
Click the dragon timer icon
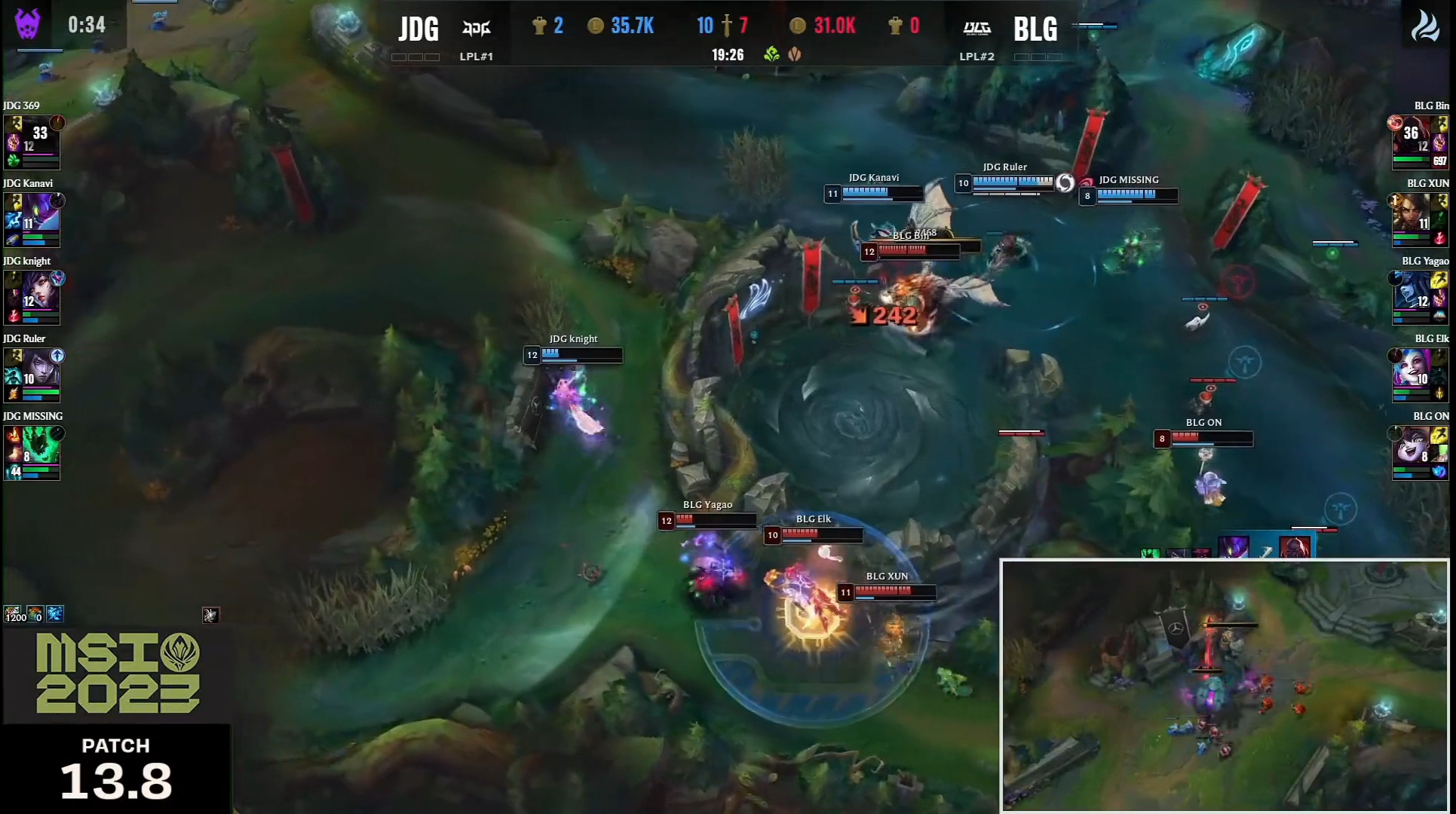tap(1424, 26)
